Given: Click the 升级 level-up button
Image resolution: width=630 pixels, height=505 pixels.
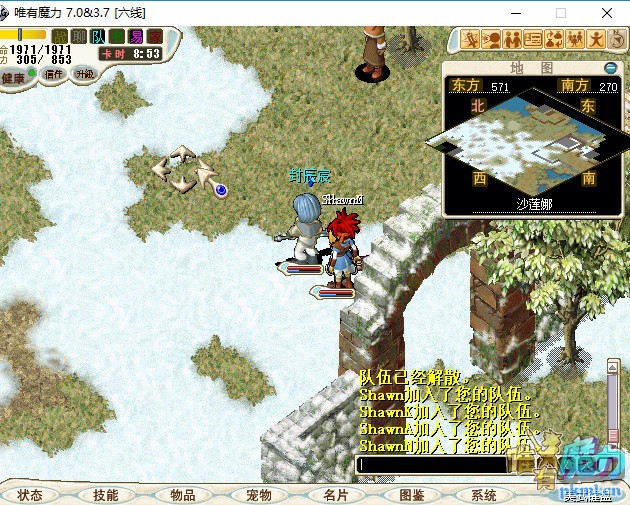Looking at the screenshot, I should (85, 74).
